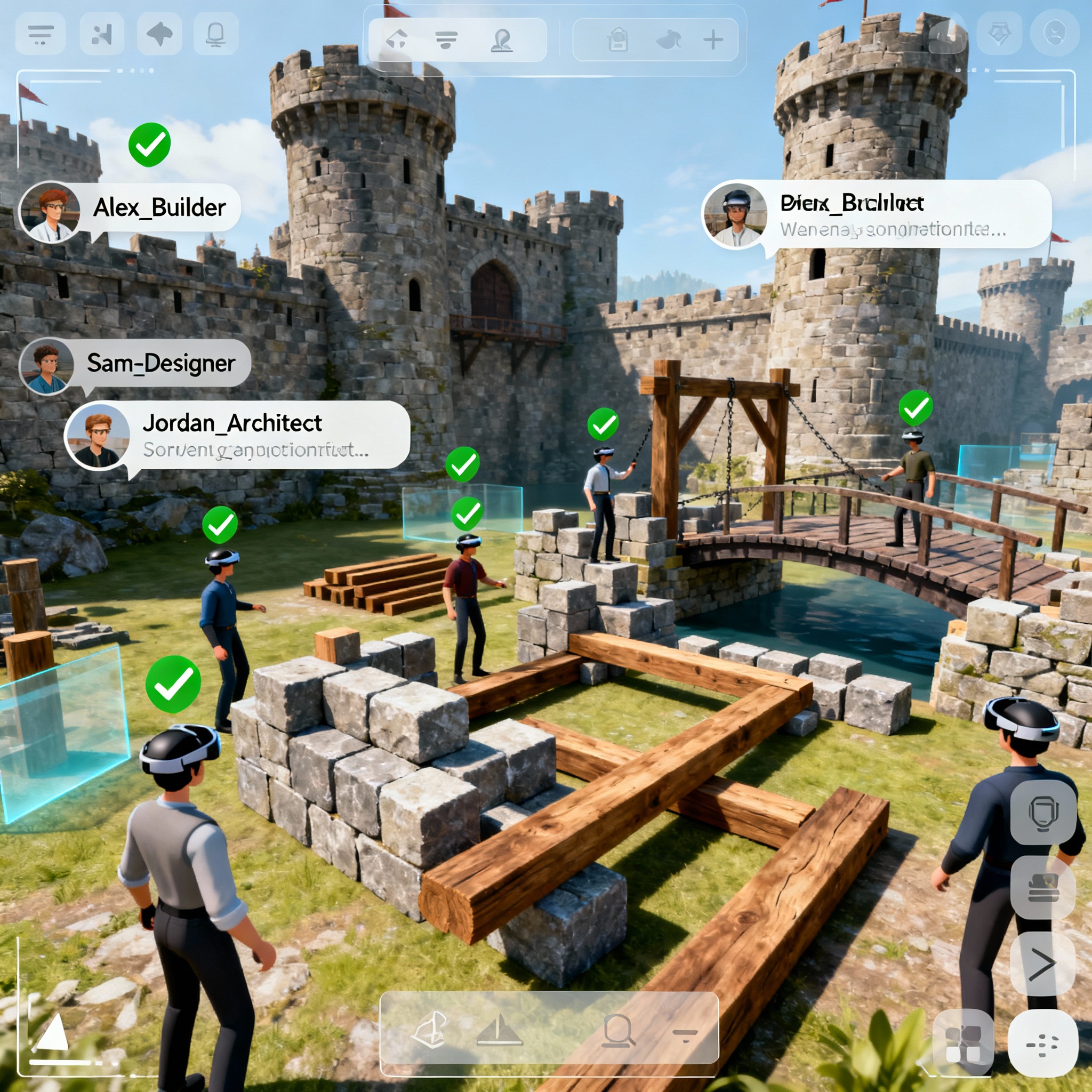Click the arrow-shaped icon in top-left row
Screen dimensions: 1092x1092
(x=159, y=35)
